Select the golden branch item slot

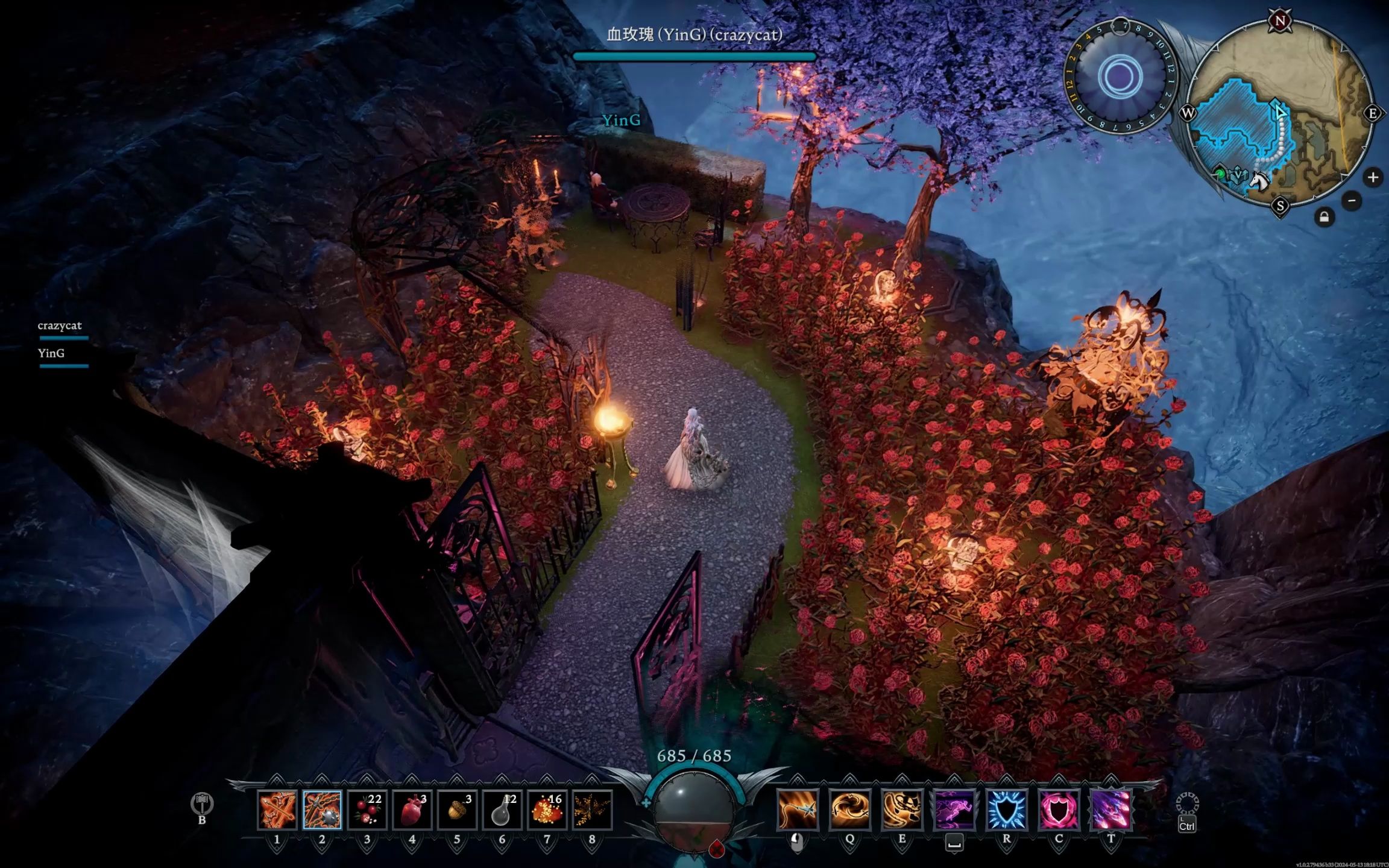tap(592, 810)
